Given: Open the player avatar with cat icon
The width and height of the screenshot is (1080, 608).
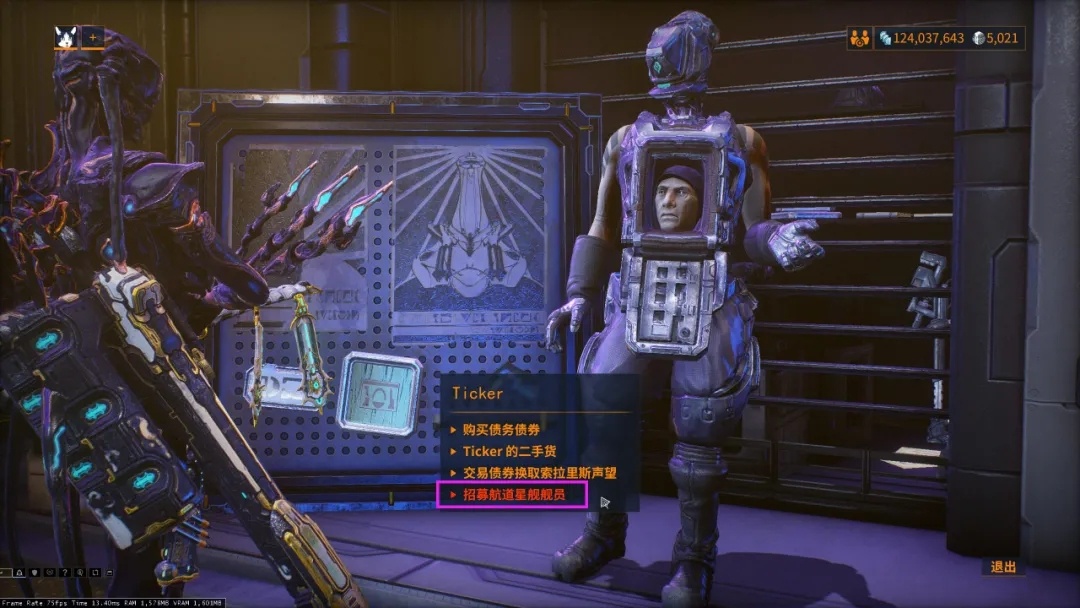Looking at the screenshot, I should (x=66, y=37).
